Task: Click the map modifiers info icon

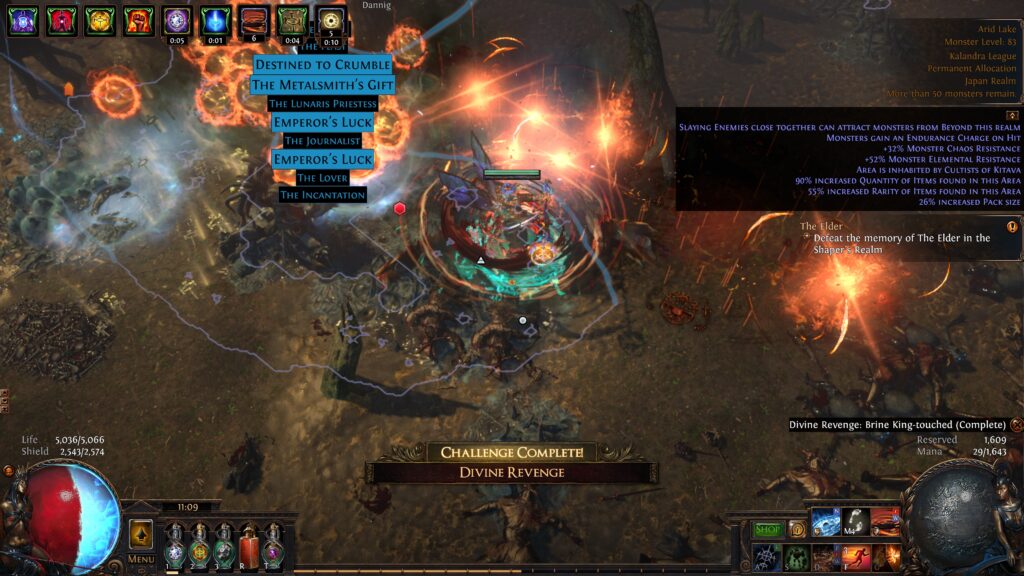Action: coord(1012,115)
